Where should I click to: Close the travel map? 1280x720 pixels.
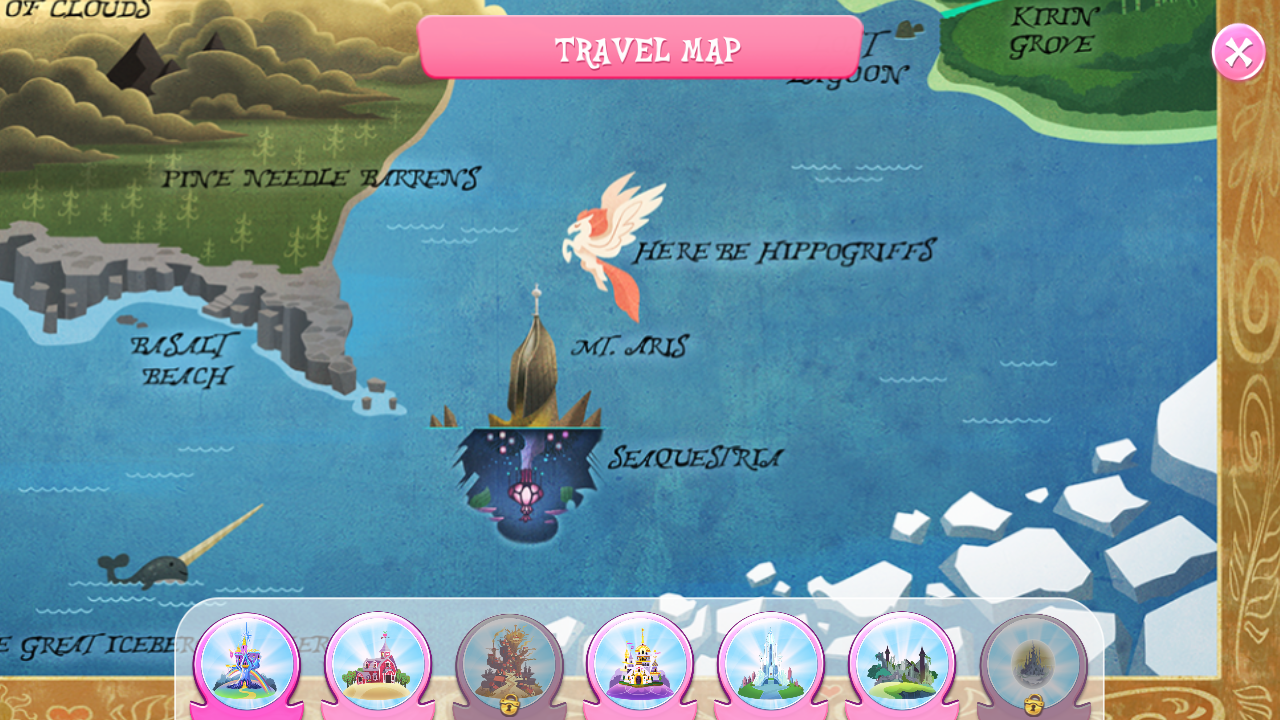point(1237,51)
